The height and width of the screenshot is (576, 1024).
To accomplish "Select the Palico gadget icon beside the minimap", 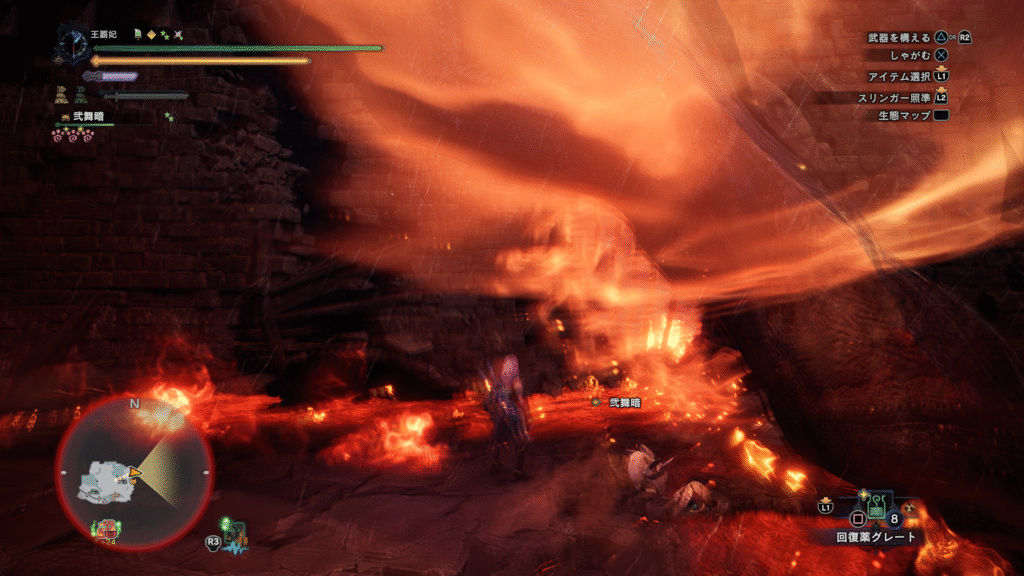I will tap(235, 535).
